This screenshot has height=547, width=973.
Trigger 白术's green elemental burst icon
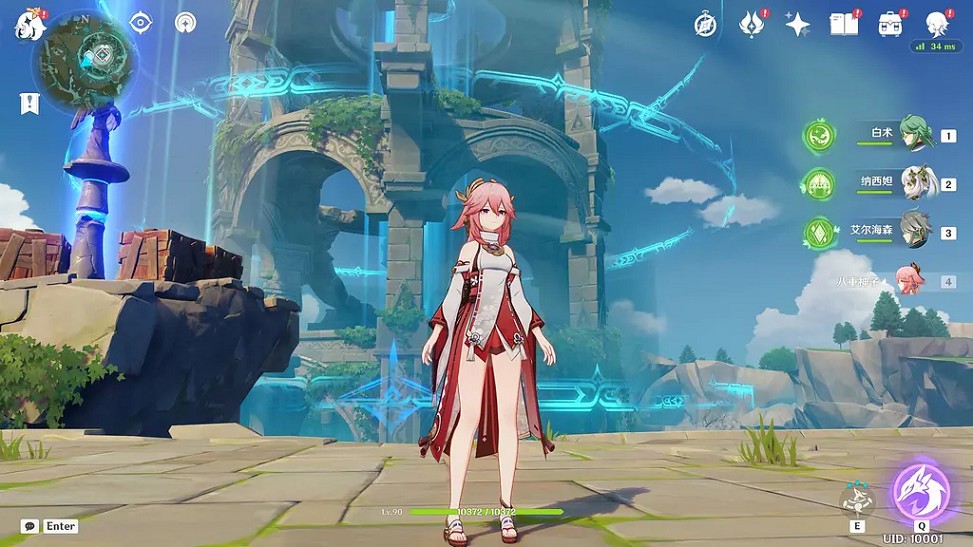(x=821, y=137)
